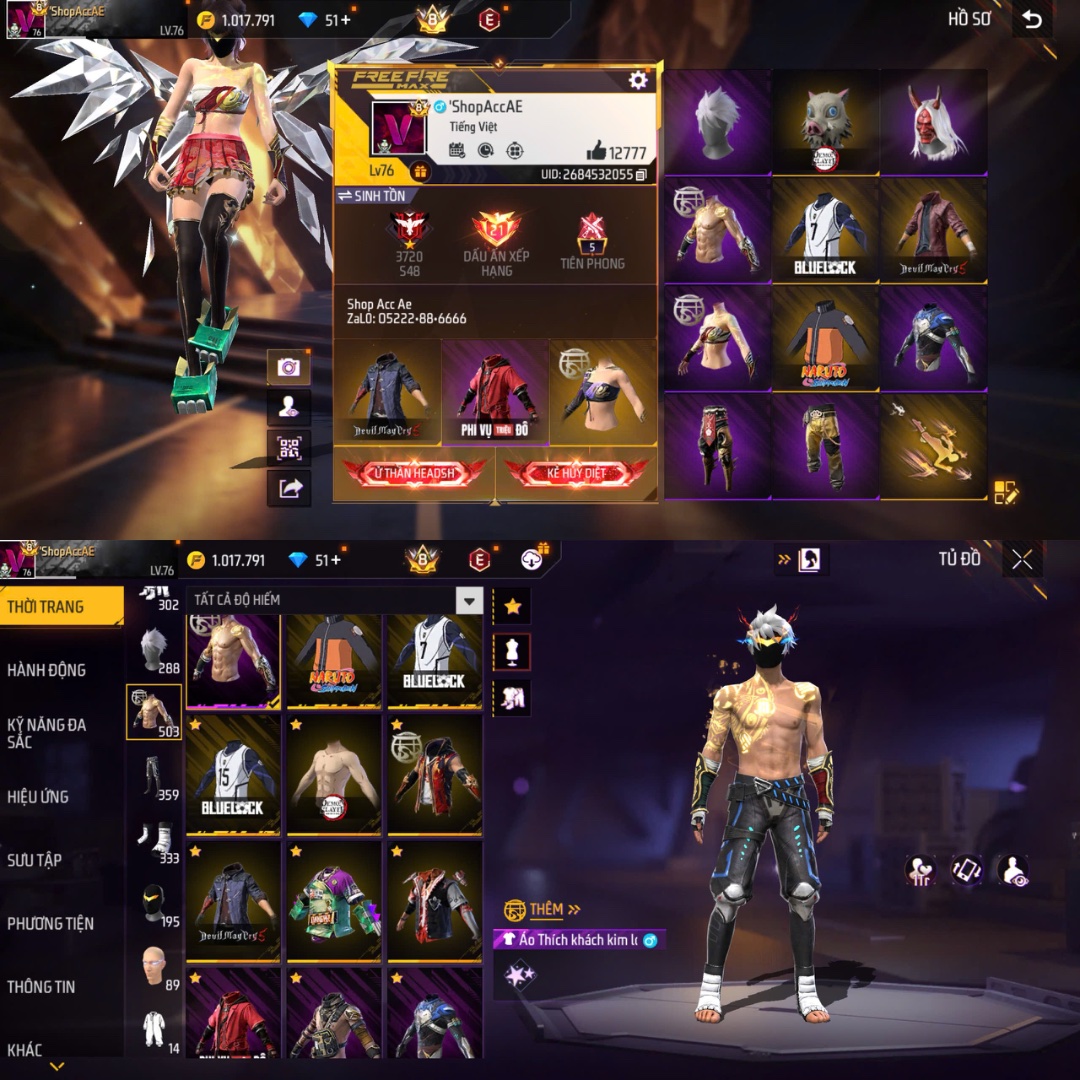
Task: Select the Blue Lock number 15 jersey
Action: pyautogui.click(x=233, y=774)
